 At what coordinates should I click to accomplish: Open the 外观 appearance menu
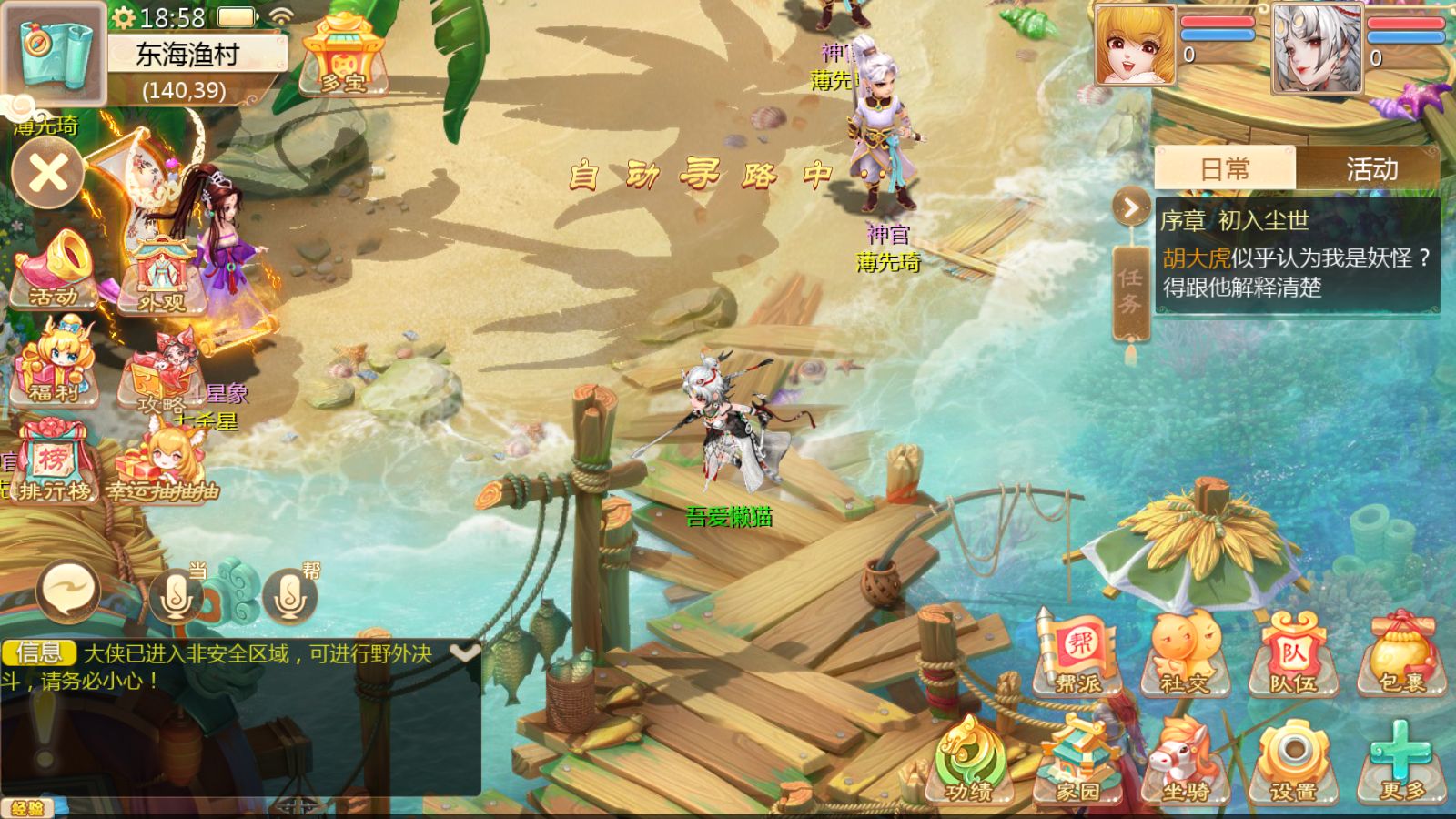coord(161,275)
